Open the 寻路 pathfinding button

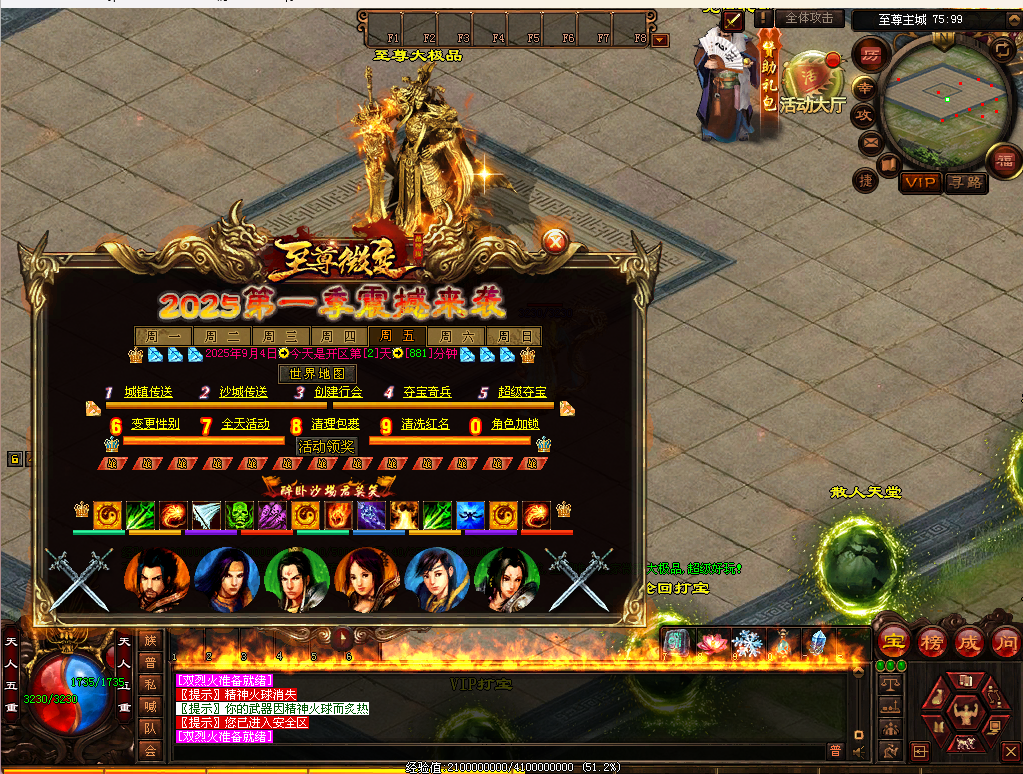966,182
